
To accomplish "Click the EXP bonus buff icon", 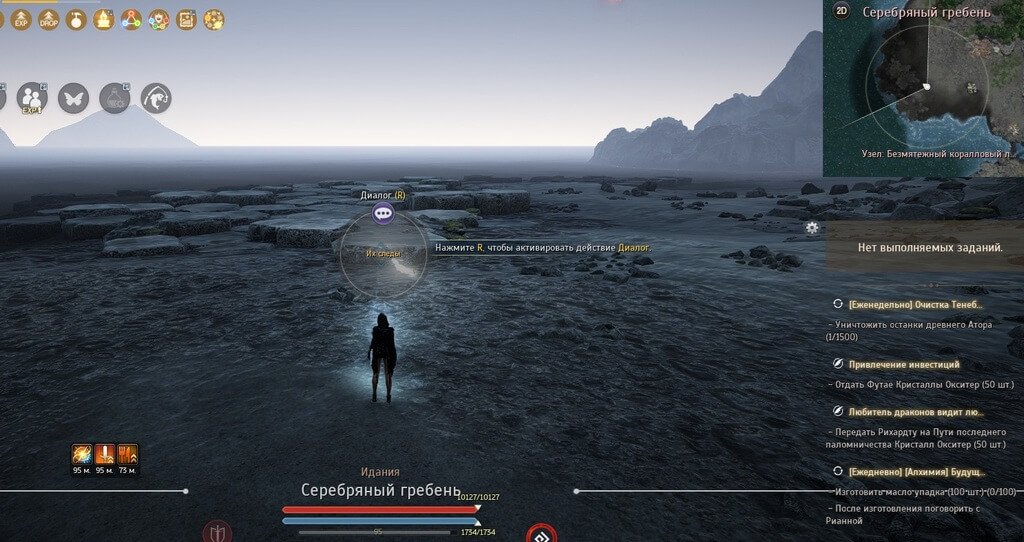I will click(x=22, y=19).
